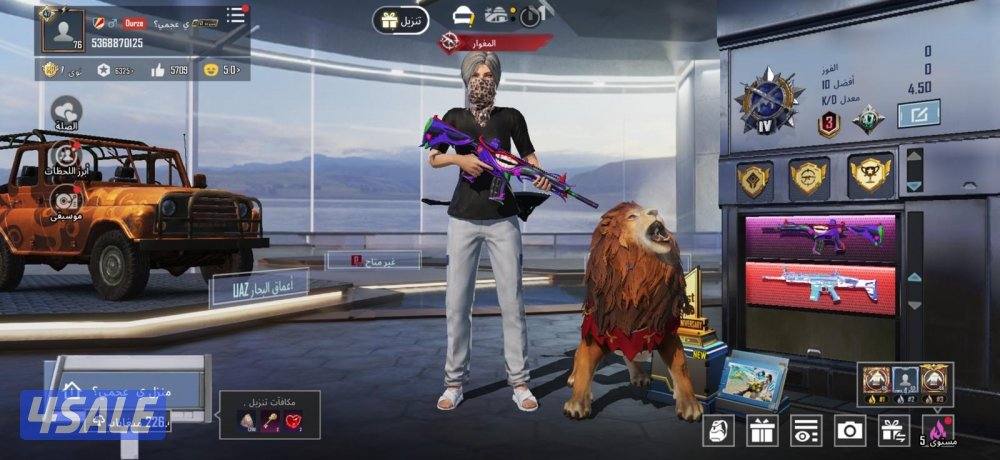Open the list menu beside the player name
Image resolution: width=1000 pixels, height=460 pixels.
pos(235,16)
